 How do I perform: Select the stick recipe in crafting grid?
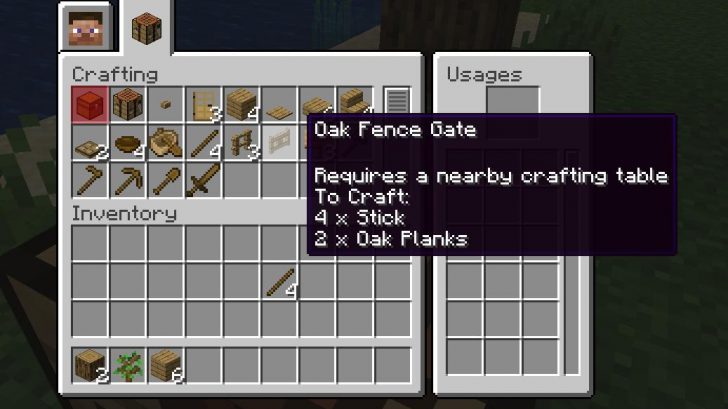(204, 143)
